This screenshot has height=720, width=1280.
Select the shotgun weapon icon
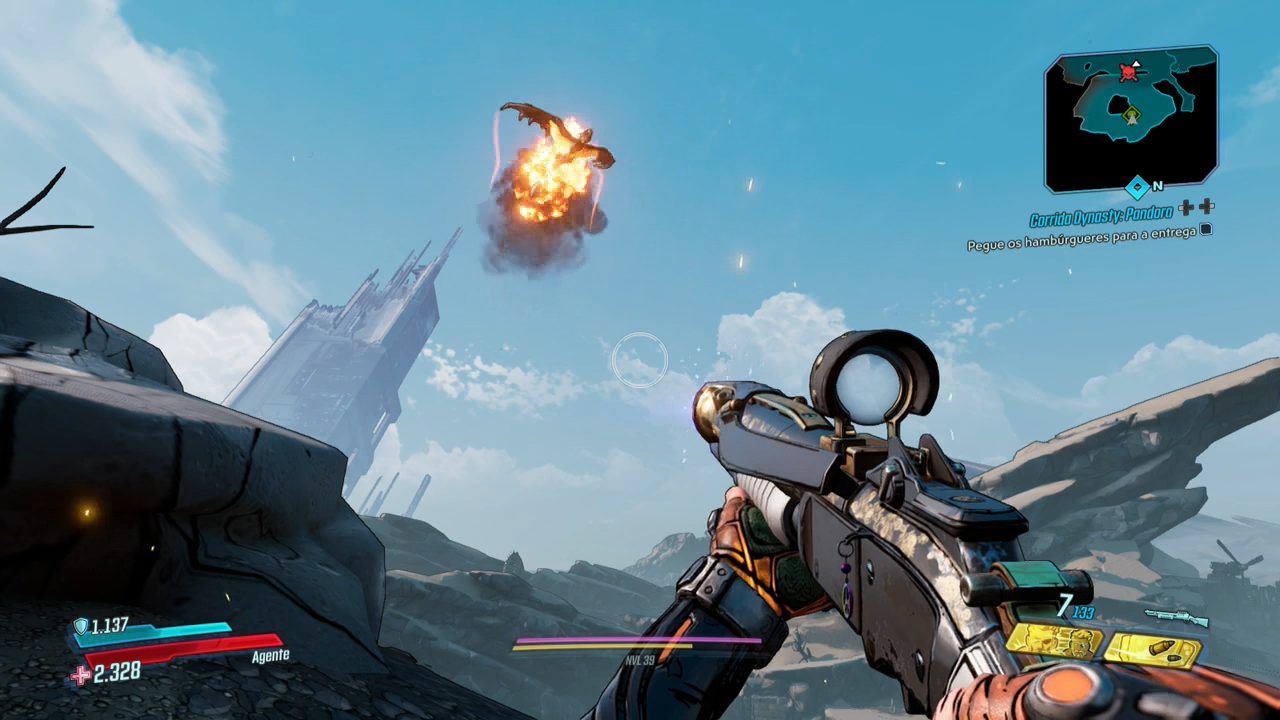1176,617
